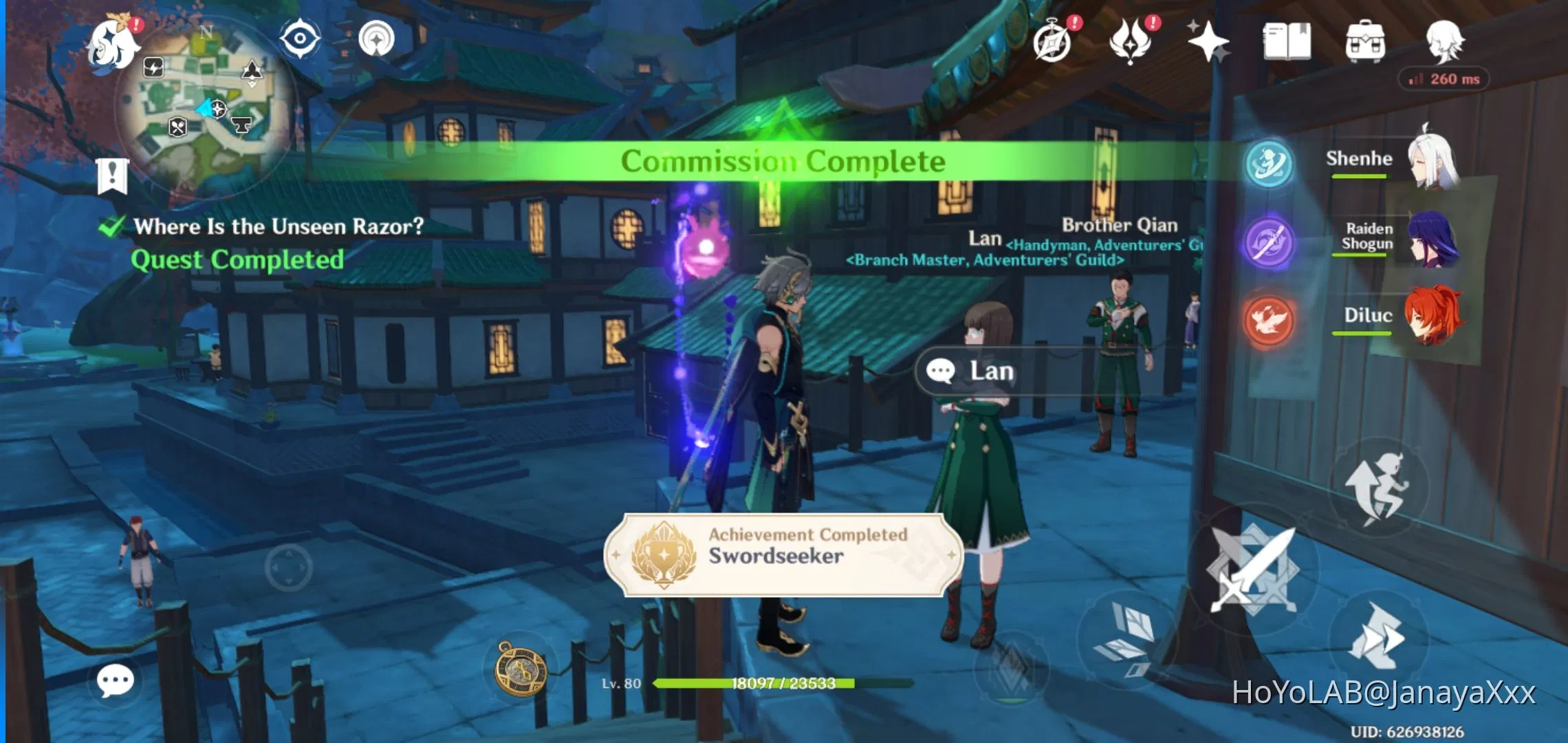This screenshot has height=743, width=1568.
Task: Open the character screen silhouette icon
Action: point(1446,40)
